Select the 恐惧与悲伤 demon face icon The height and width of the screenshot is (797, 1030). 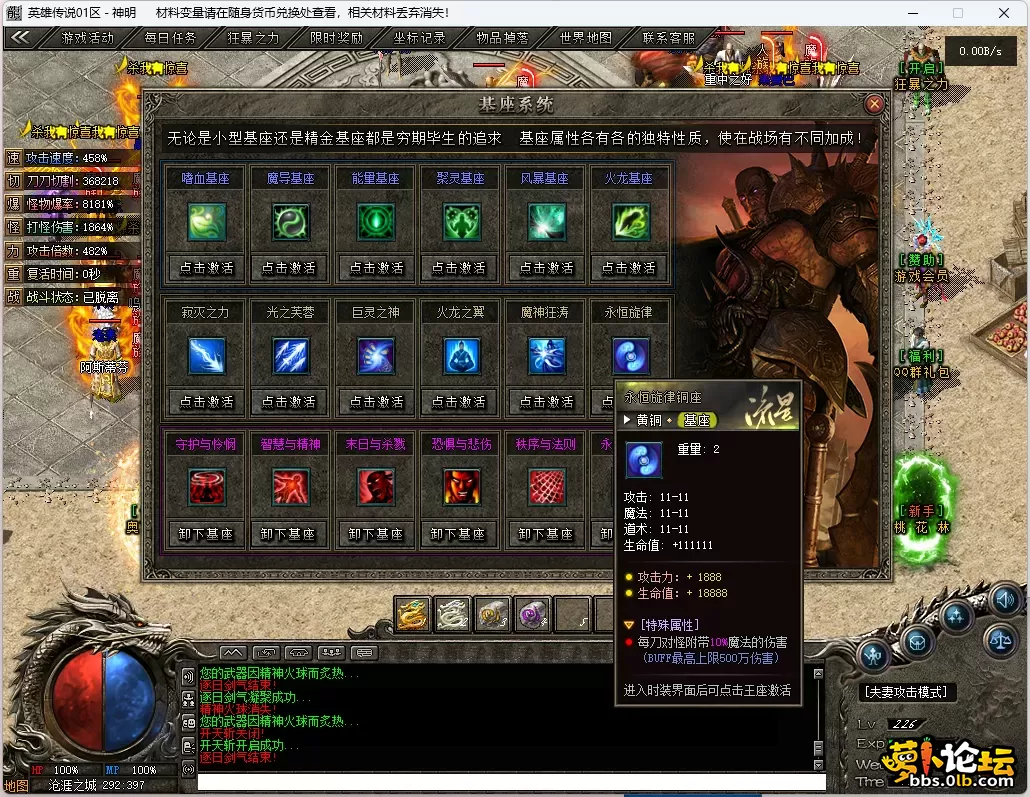tap(461, 487)
